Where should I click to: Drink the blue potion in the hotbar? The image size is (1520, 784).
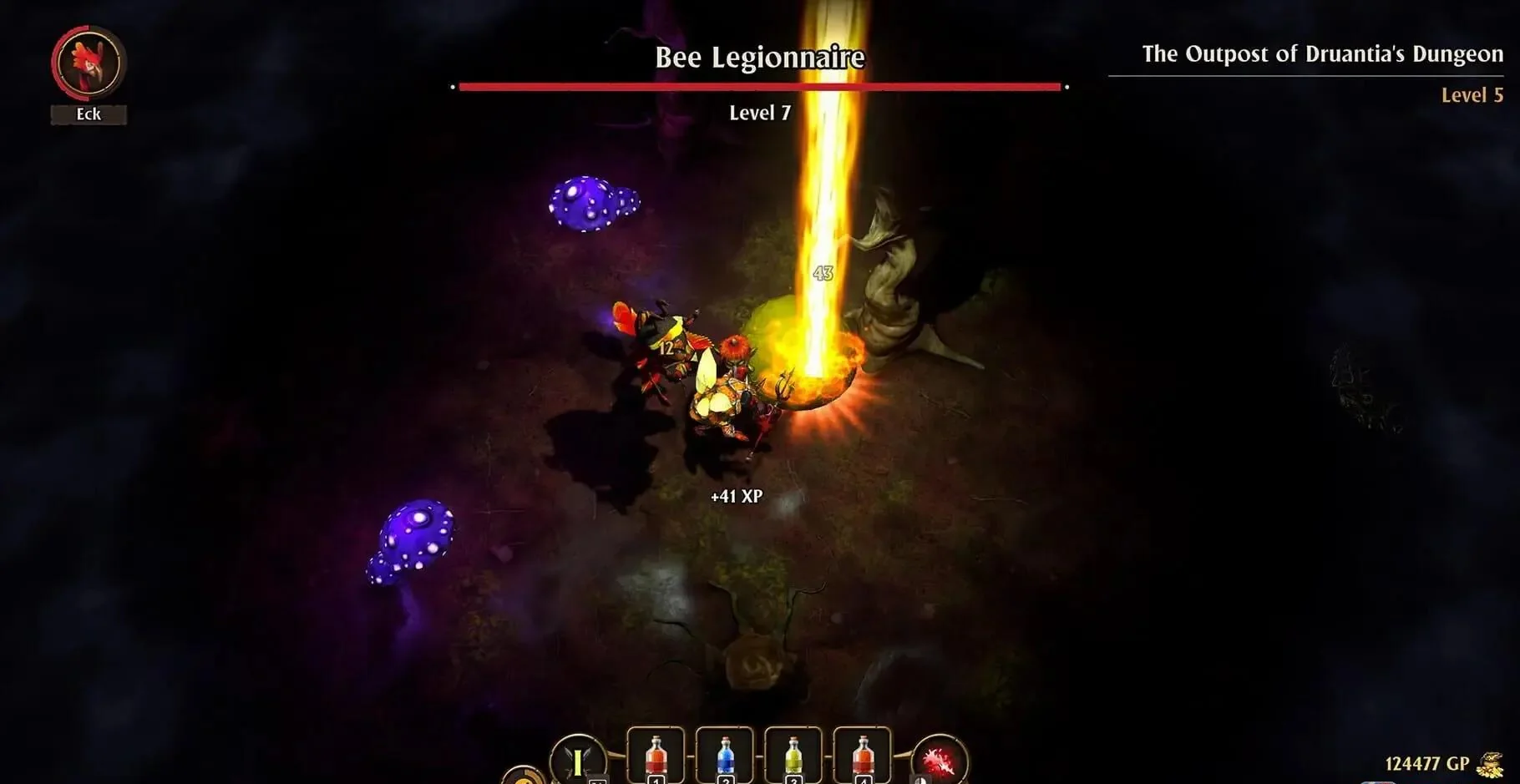pyautogui.click(x=725, y=756)
